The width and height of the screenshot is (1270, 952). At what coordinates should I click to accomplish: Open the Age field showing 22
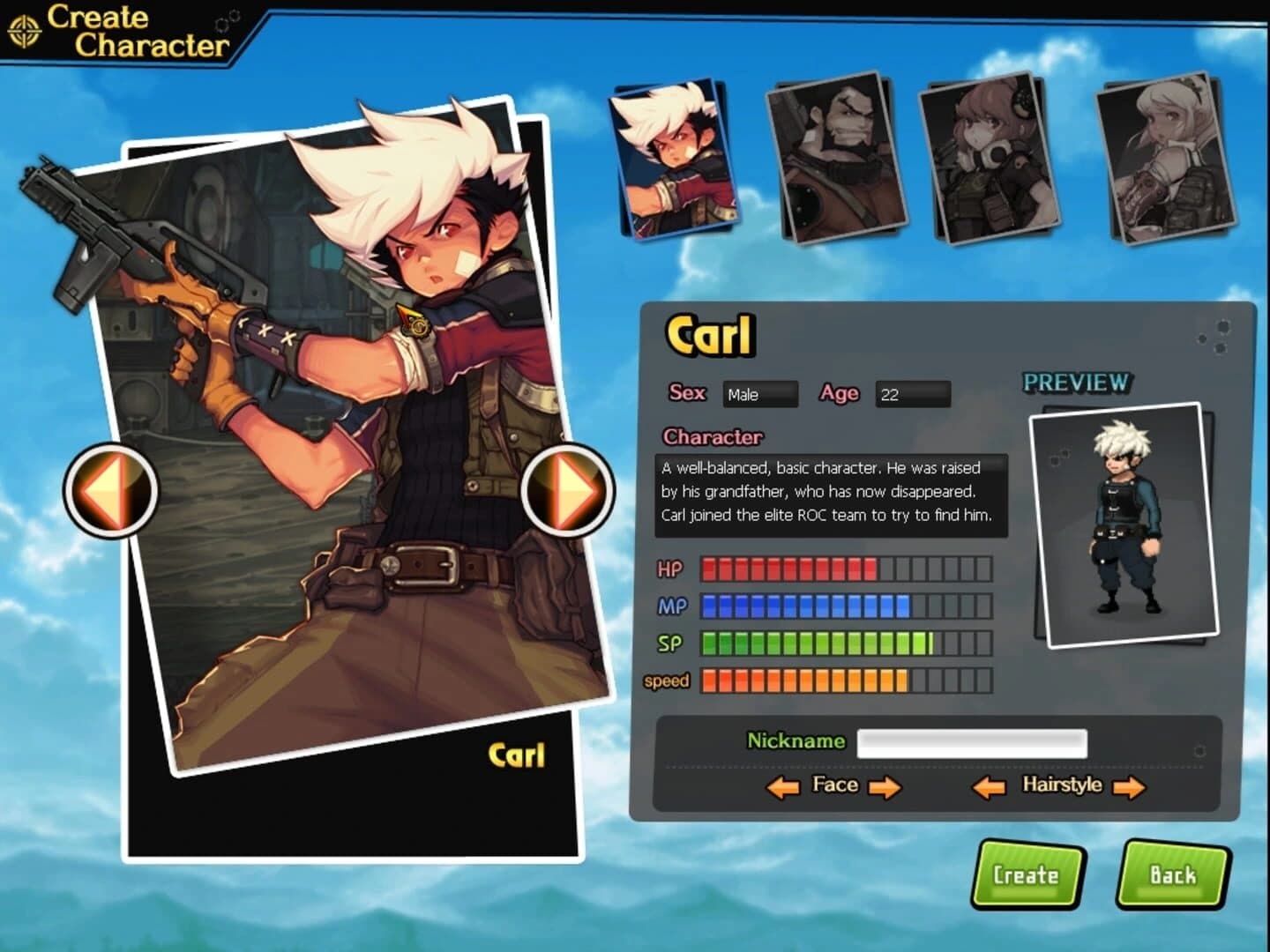pyautogui.click(x=913, y=395)
